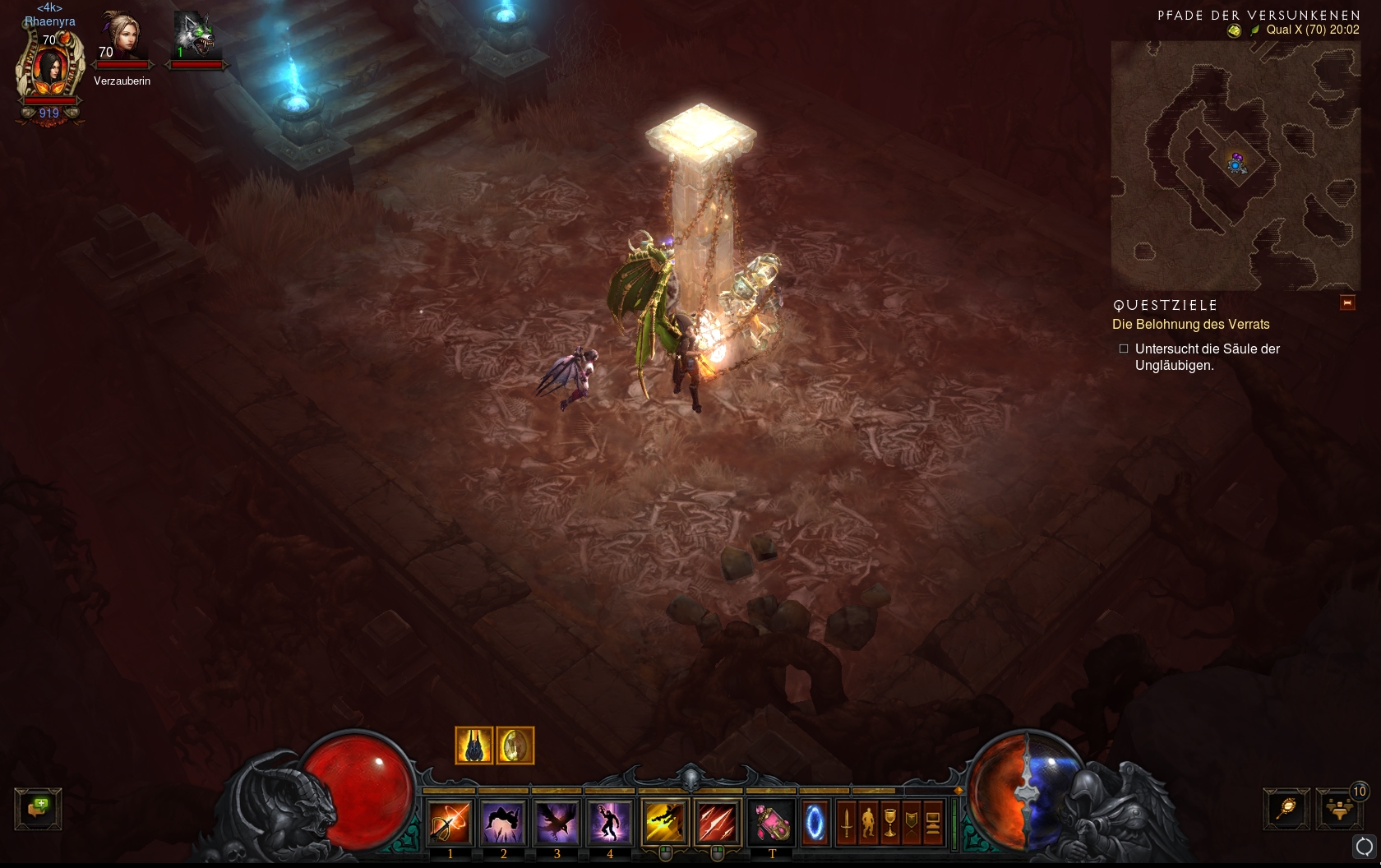The height and width of the screenshot is (868, 1381).
Task: Click the shield chevron menu button
Action: tap(912, 821)
